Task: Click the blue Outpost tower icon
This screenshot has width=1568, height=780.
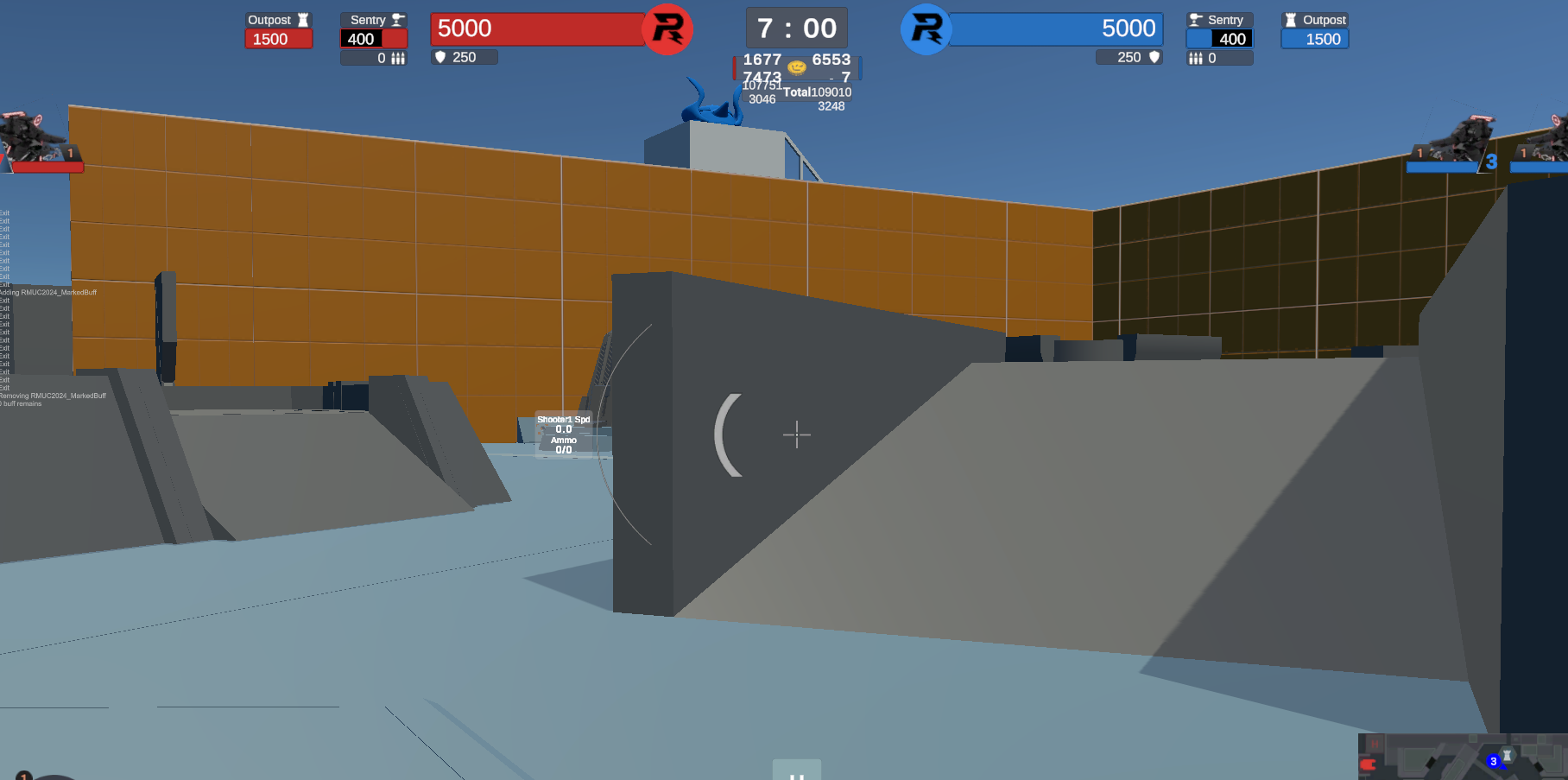Action: point(1290,19)
